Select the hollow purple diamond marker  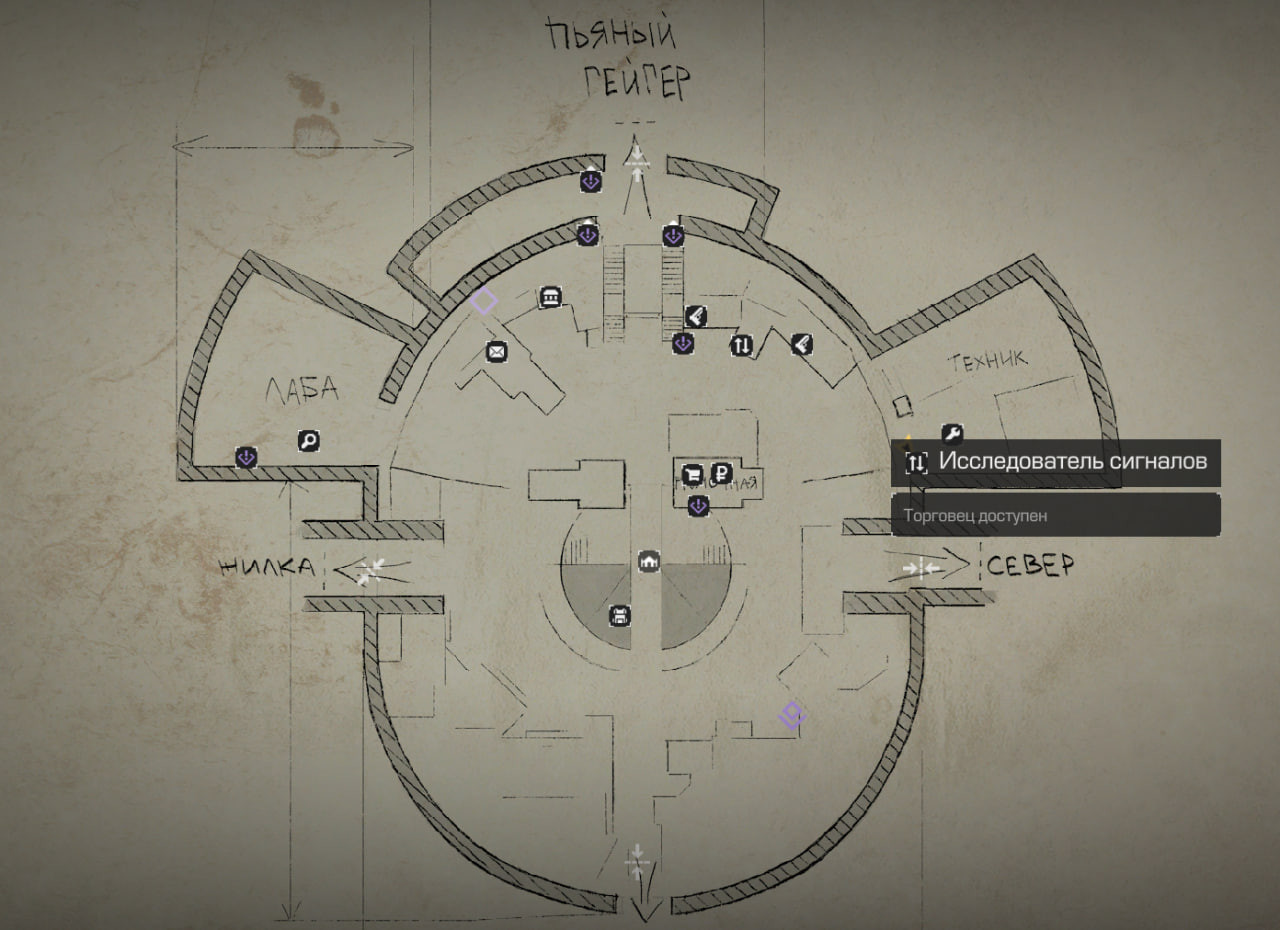click(484, 301)
